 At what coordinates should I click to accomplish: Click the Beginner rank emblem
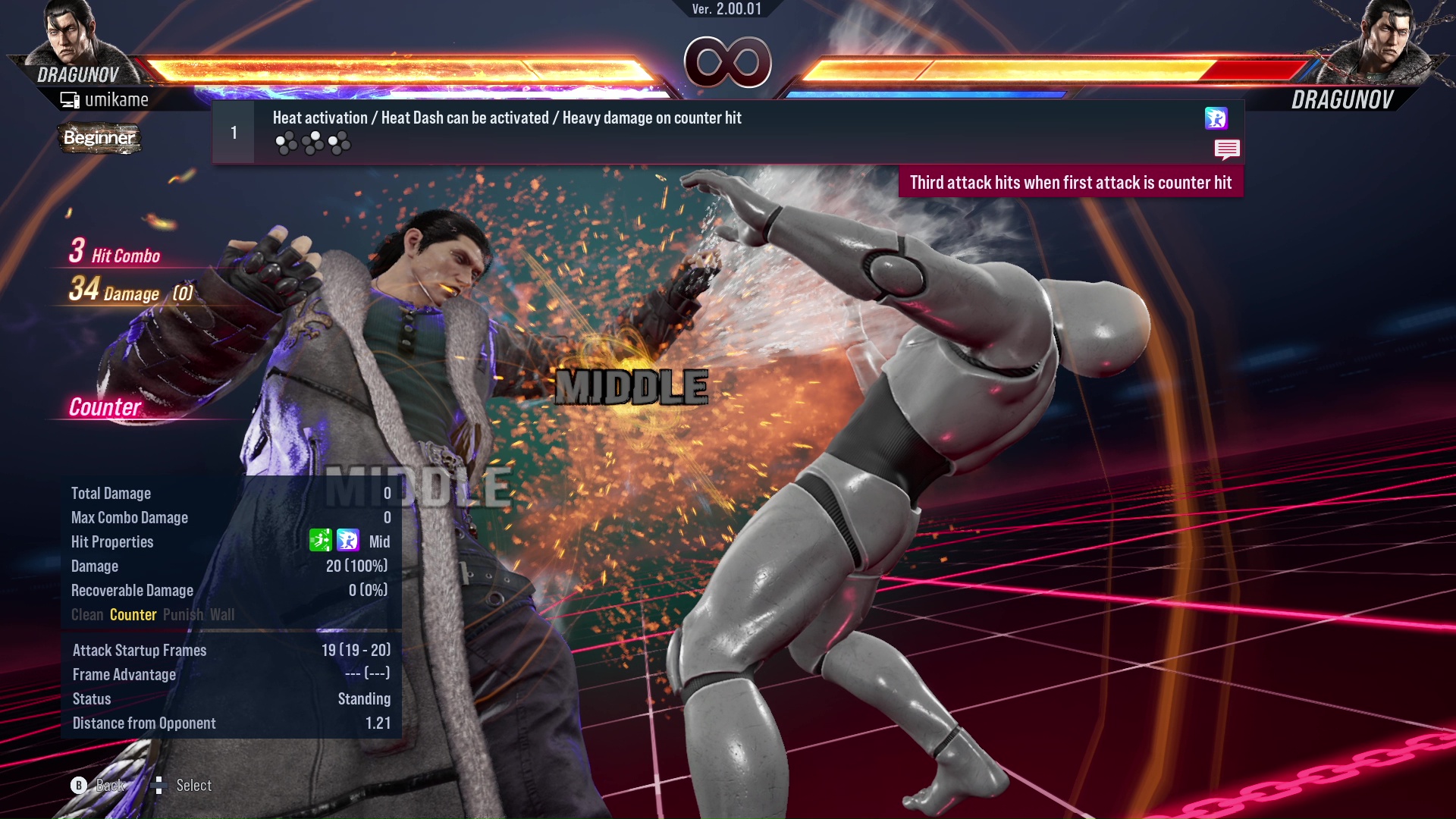(x=99, y=139)
